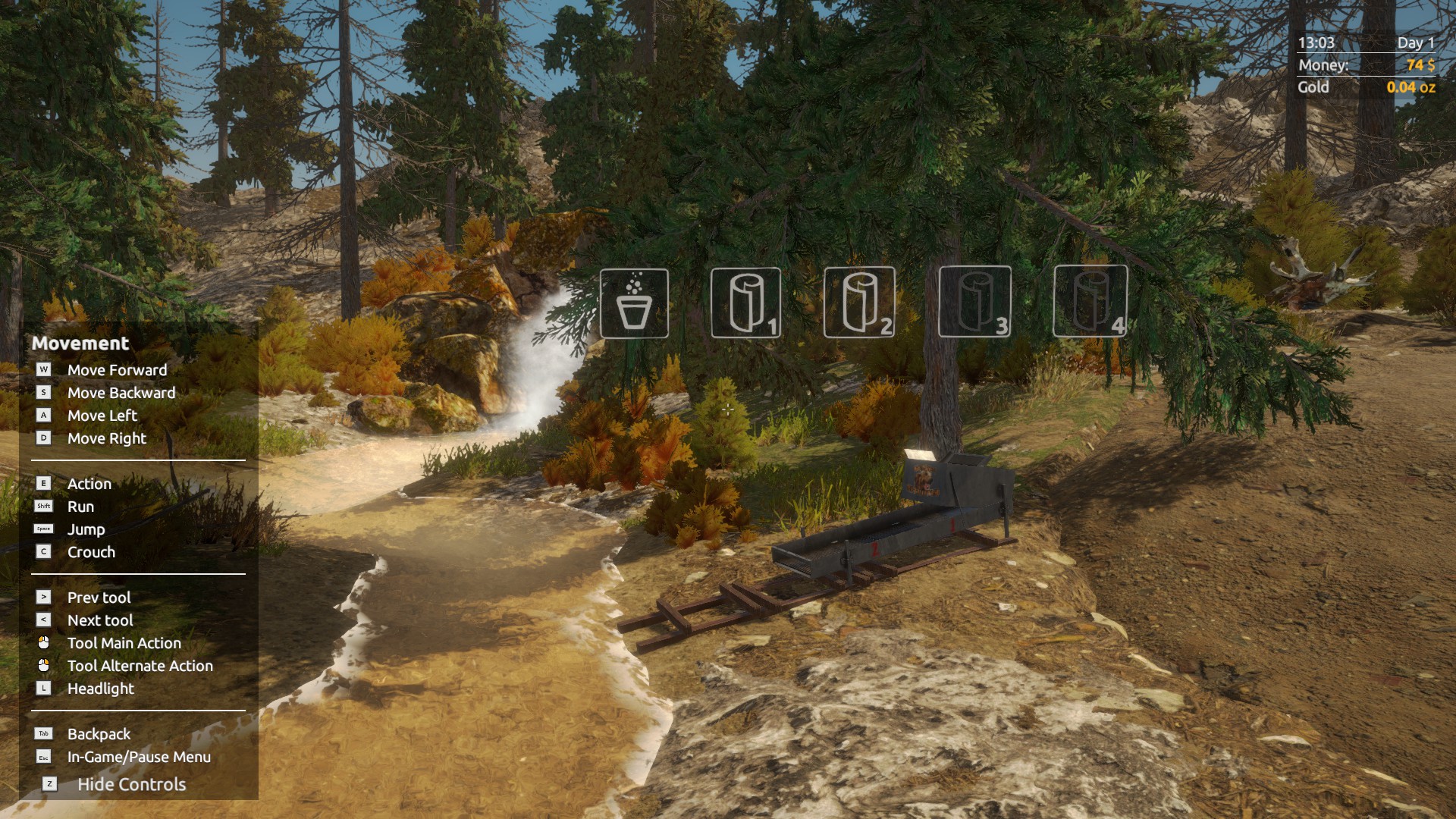This screenshot has height=819, width=1456.
Task: Pick the sluice mat number 2 icon
Action: [859, 303]
